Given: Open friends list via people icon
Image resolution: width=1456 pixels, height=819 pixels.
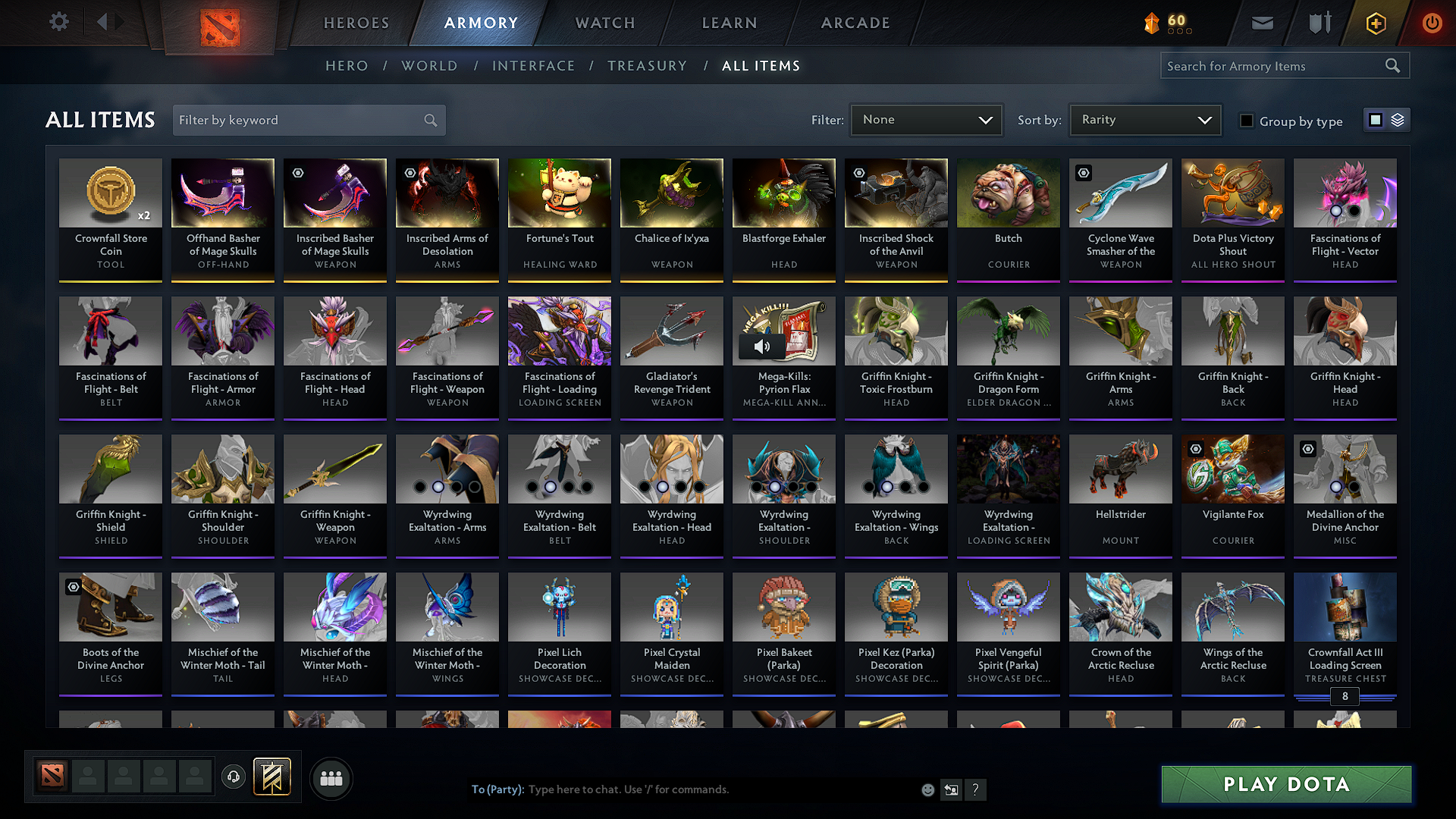Looking at the screenshot, I should (330, 777).
